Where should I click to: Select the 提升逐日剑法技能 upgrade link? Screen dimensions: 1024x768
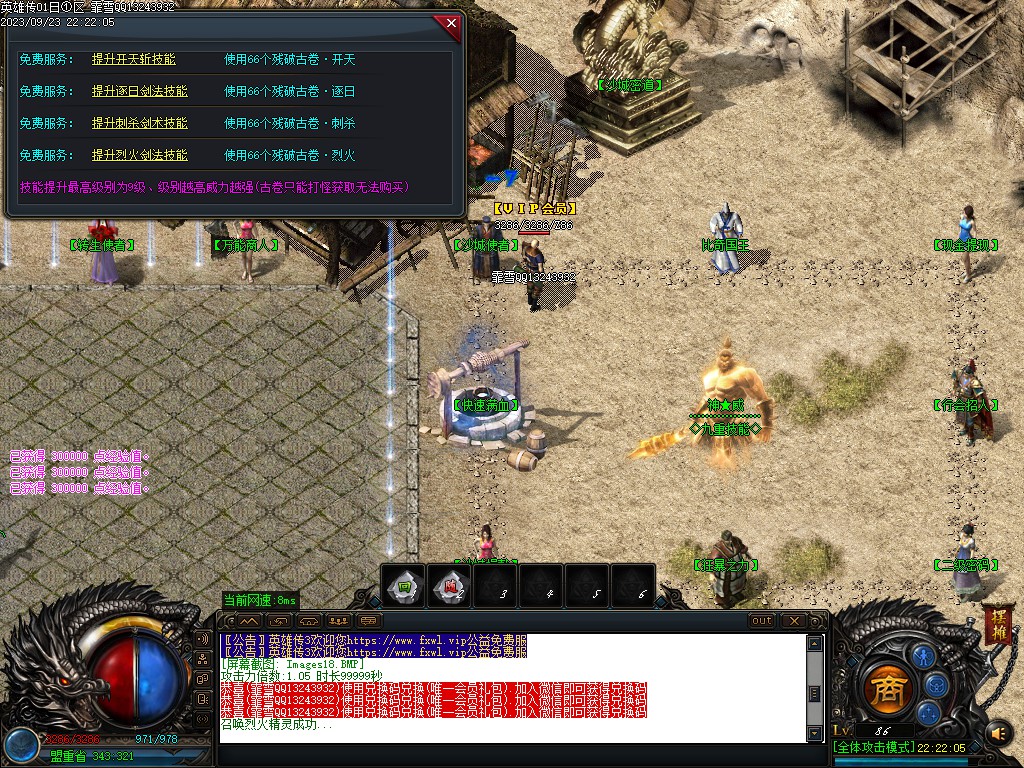[139, 92]
